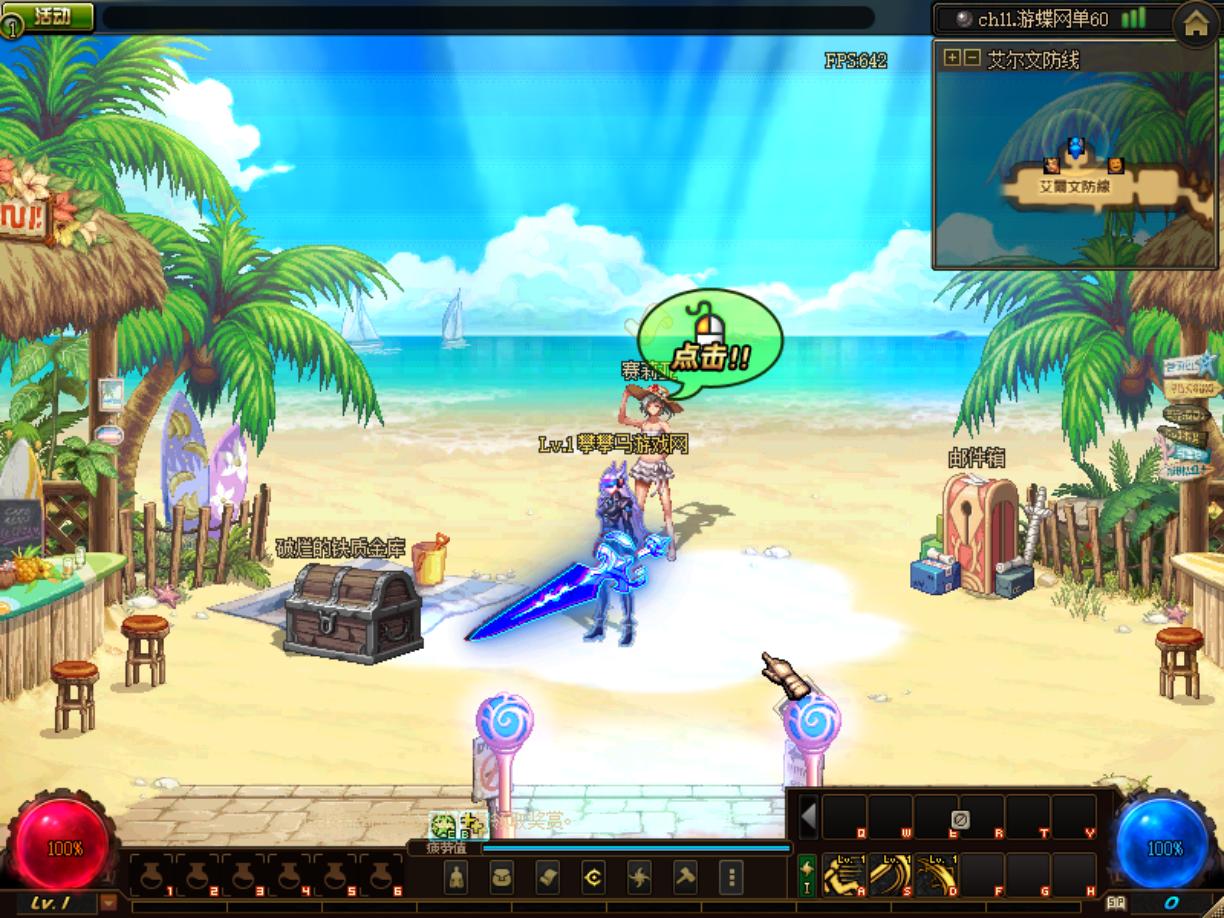This screenshot has width=1224, height=918.
Task: Open the inventory bag menu icon
Action: [502, 878]
